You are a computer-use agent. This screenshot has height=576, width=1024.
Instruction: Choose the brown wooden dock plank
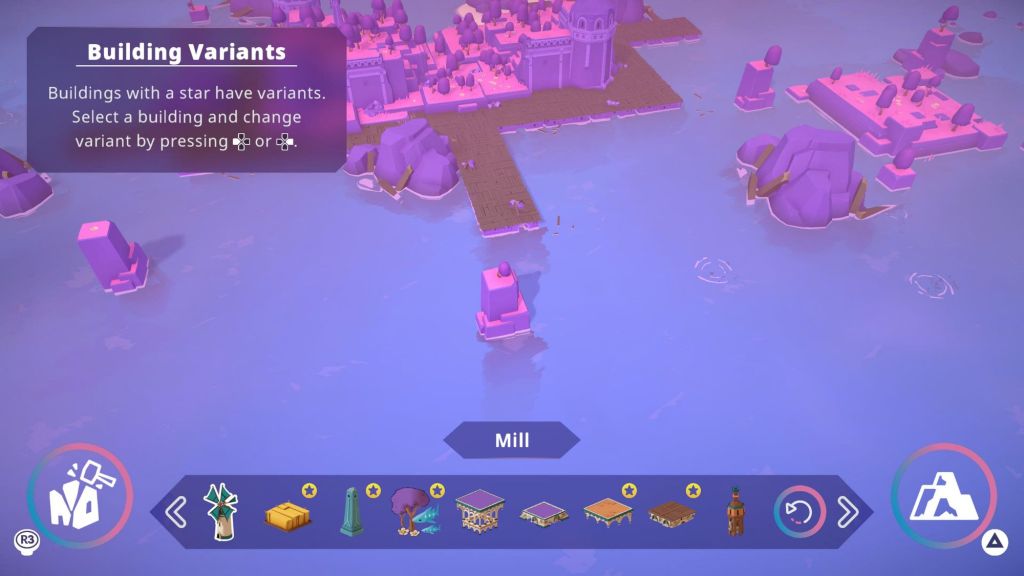(671, 514)
